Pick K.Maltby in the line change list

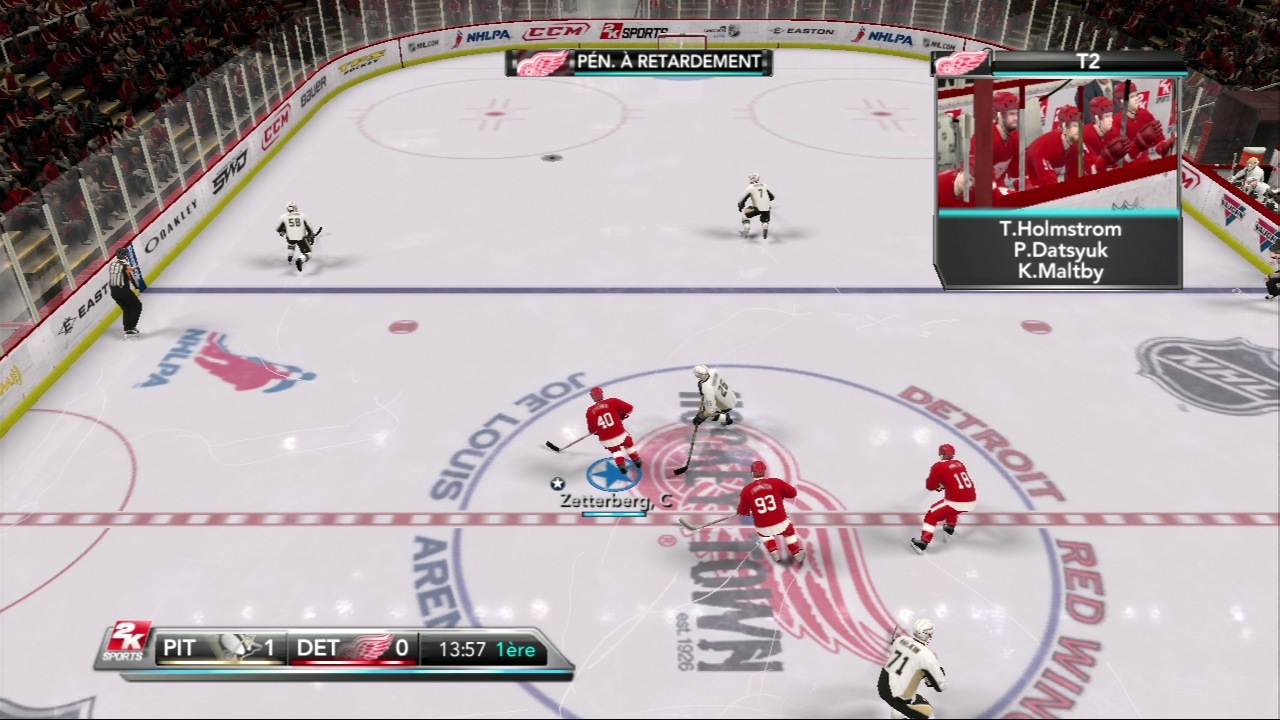(1060, 272)
